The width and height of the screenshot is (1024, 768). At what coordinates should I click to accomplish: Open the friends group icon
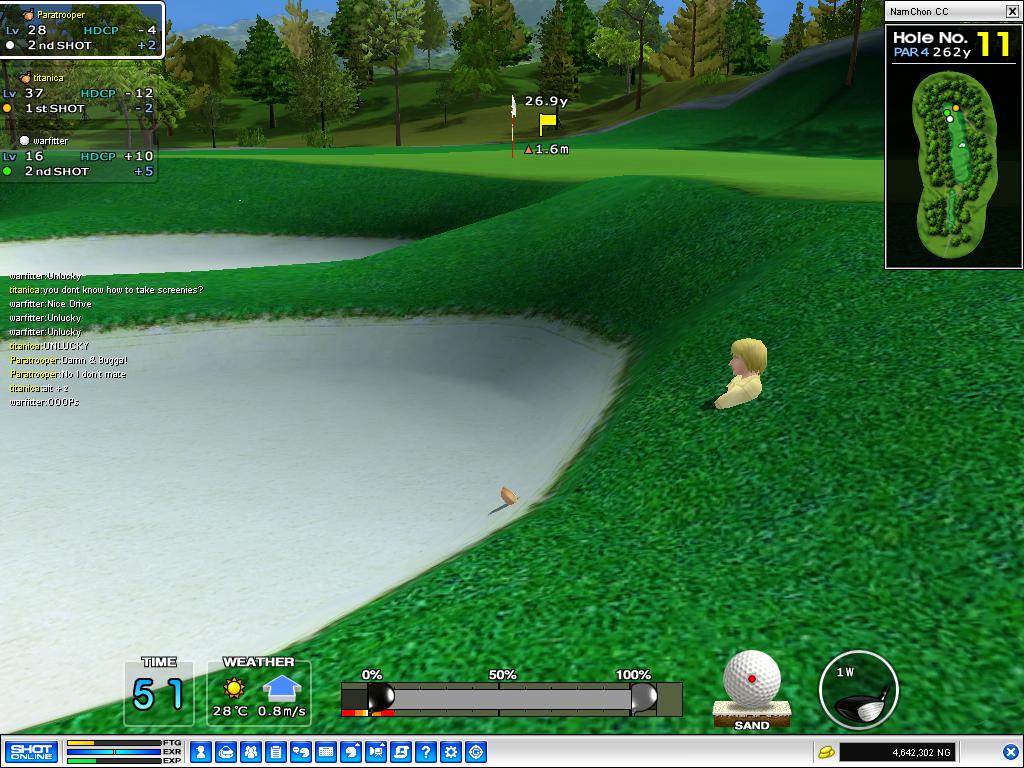251,752
